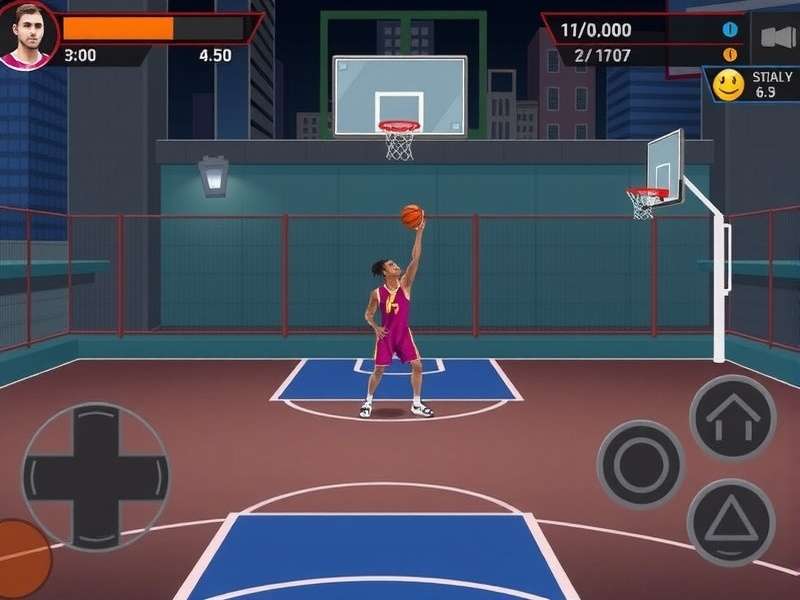Screen dimensions: 800x600
Task: Click the yellow smiley face icon
Action: pyautogui.click(x=729, y=86)
